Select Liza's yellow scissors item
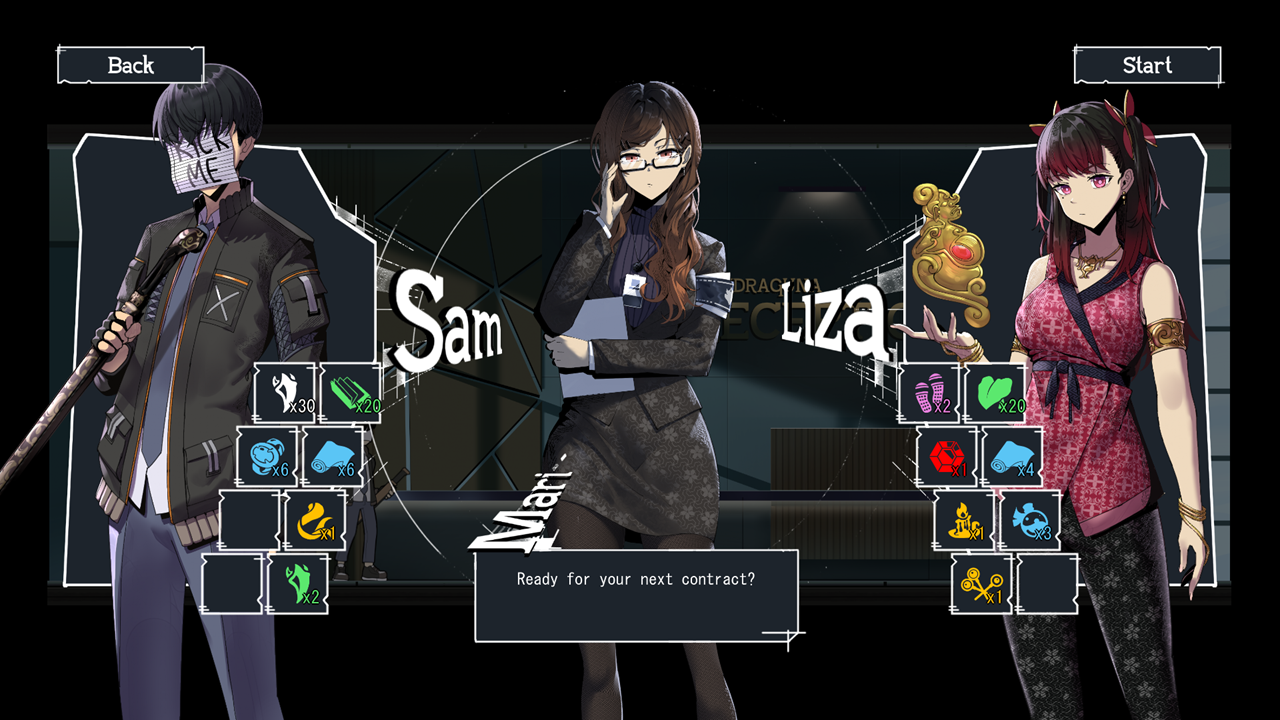The width and height of the screenshot is (1280, 720). click(x=982, y=584)
